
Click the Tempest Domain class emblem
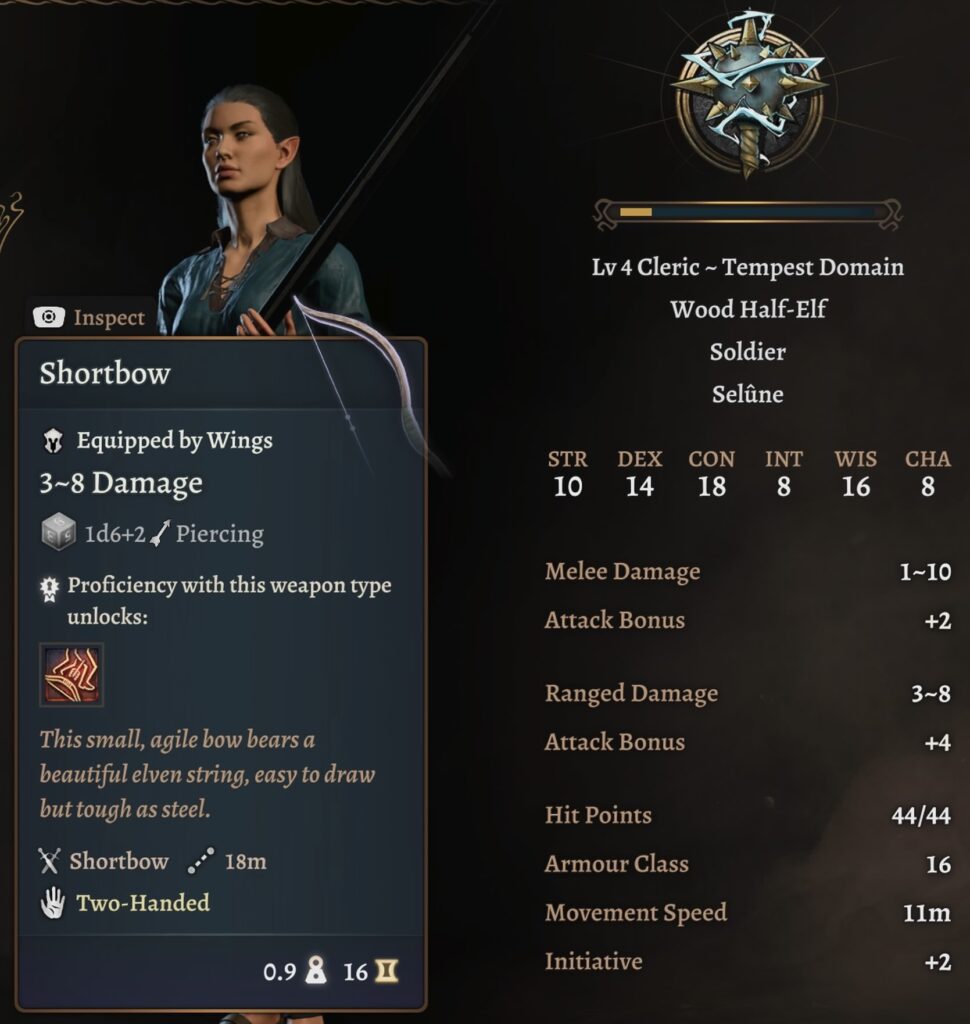(x=748, y=95)
